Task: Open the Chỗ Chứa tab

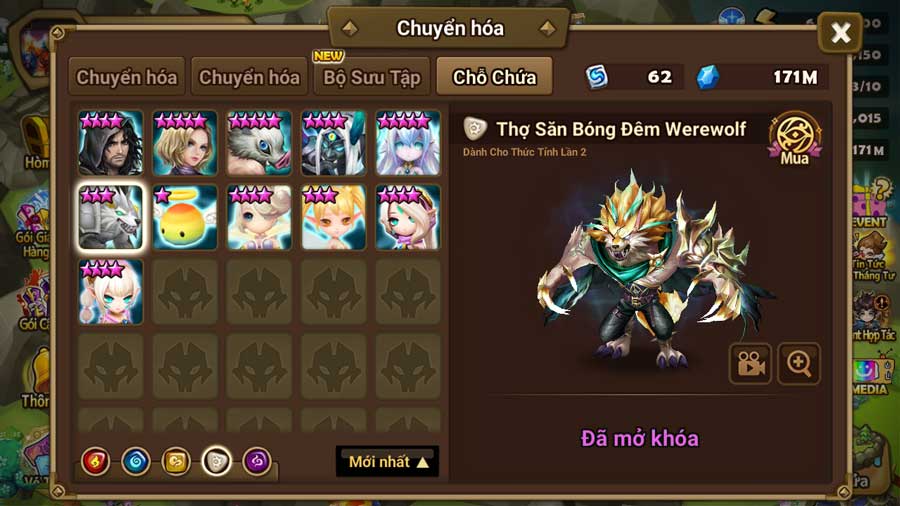Action: [x=494, y=77]
